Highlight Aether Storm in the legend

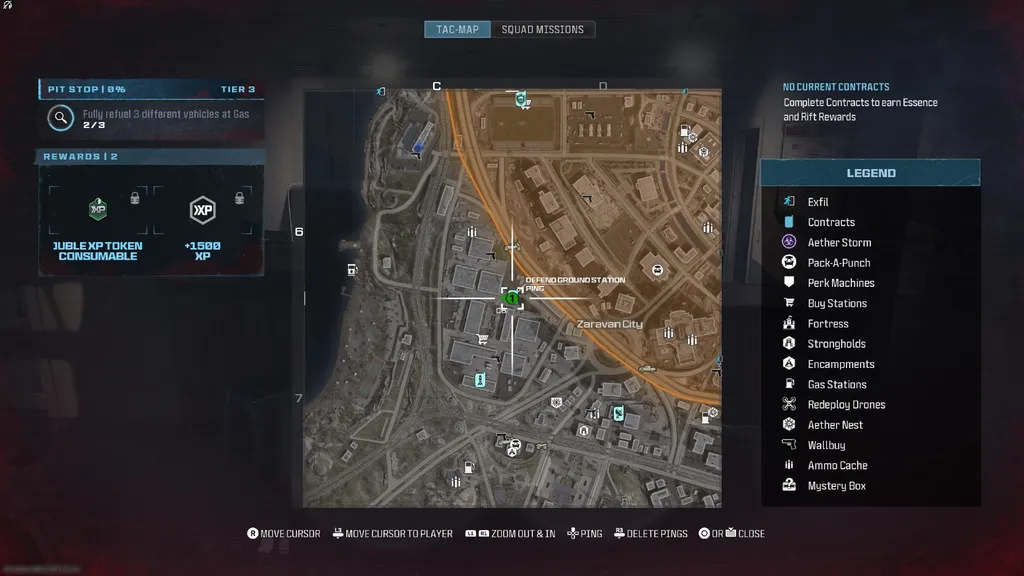click(x=839, y=242)
